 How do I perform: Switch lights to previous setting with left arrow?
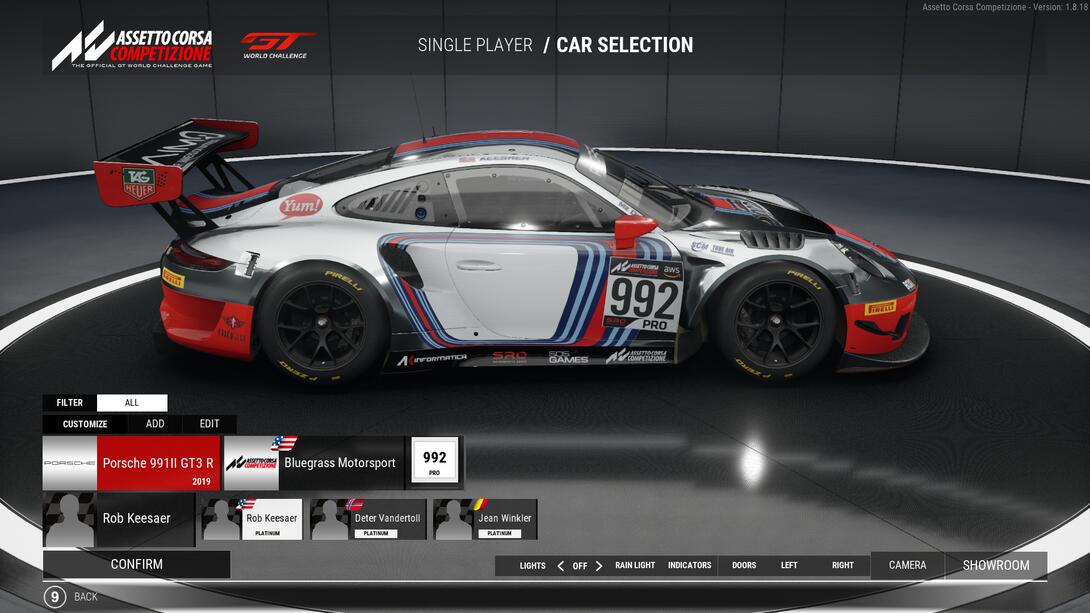(x=560, y=566)
